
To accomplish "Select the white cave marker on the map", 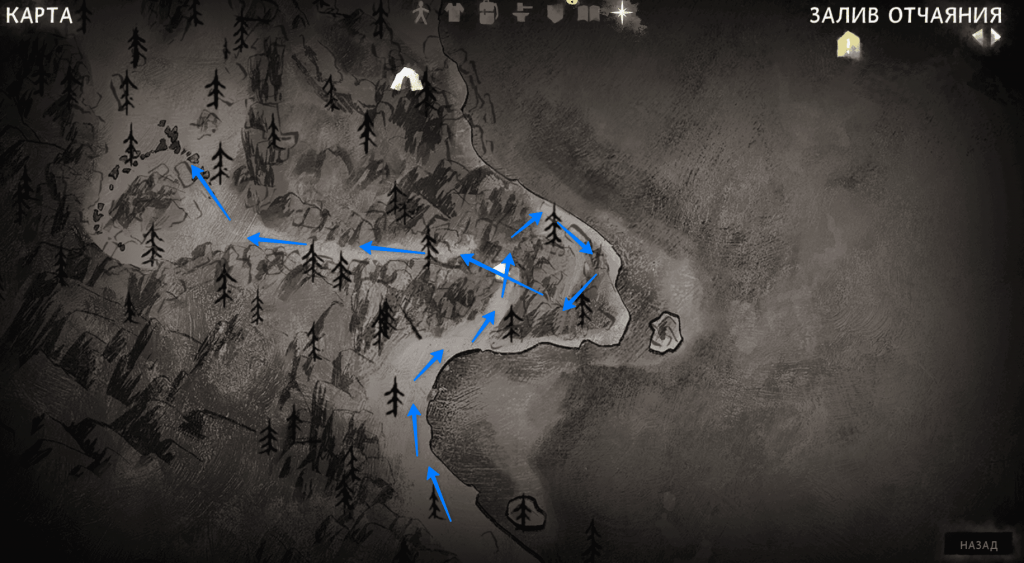I will pyautogui.click(x=406, y=80).
